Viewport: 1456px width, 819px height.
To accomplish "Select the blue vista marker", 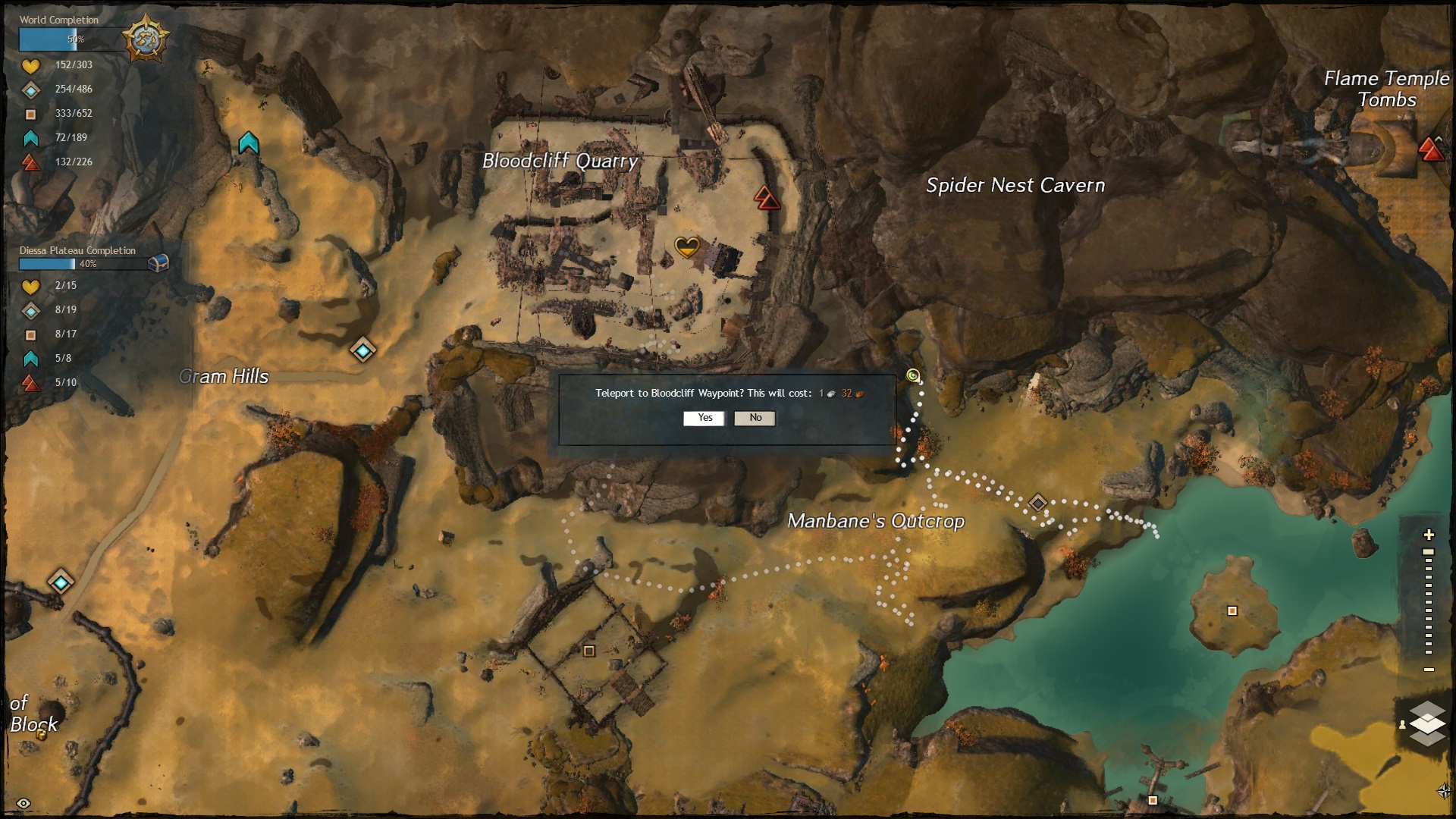I will 249,143.
